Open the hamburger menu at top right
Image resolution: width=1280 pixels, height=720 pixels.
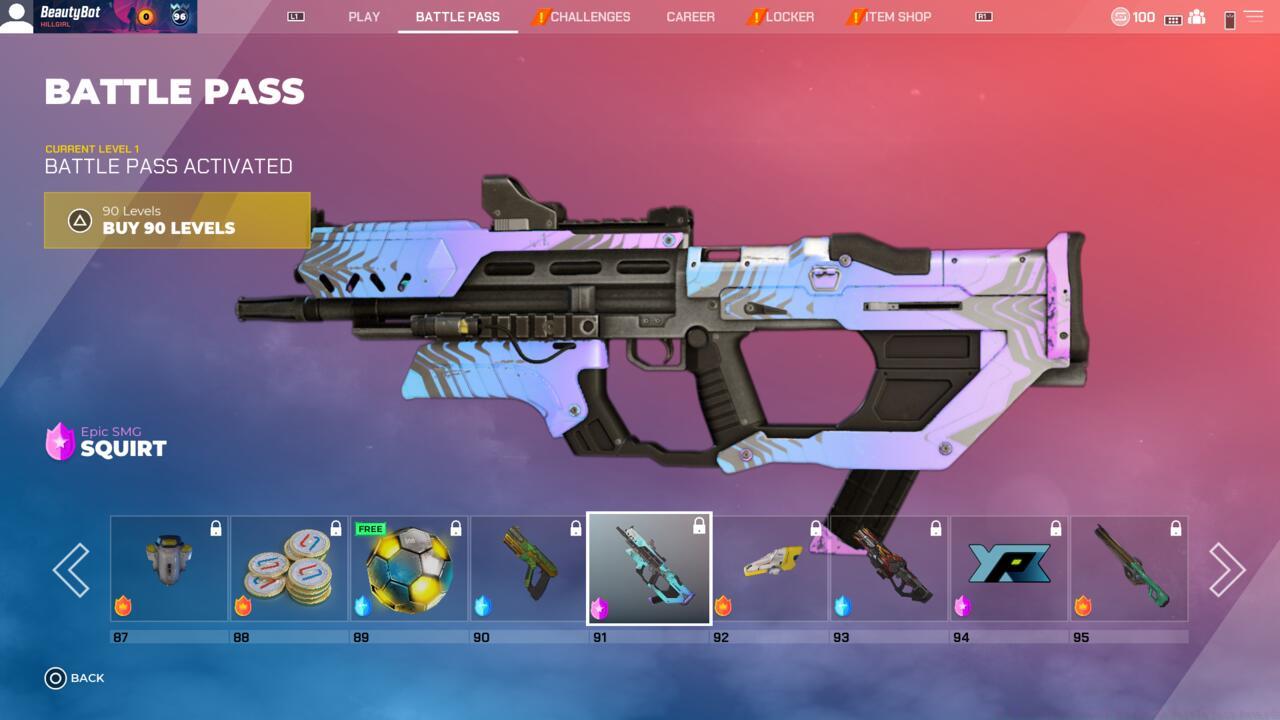click(1253, 17)
